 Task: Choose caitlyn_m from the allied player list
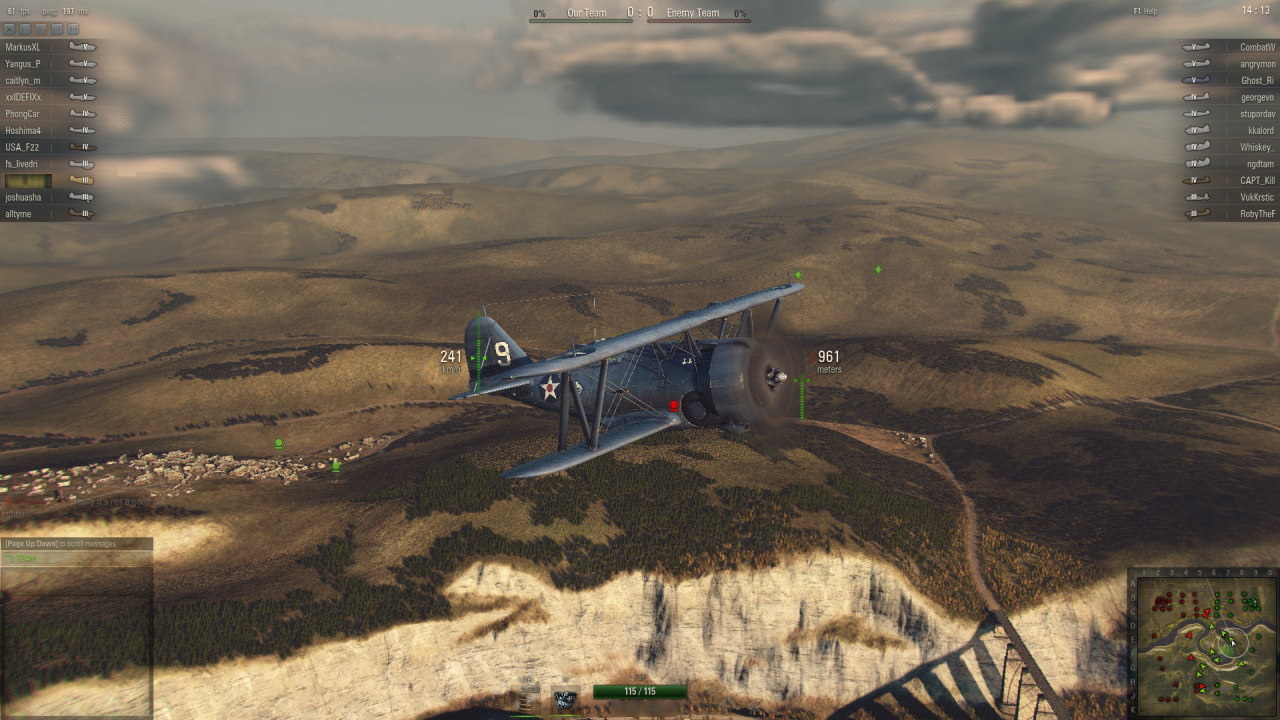tap(24, 81)
